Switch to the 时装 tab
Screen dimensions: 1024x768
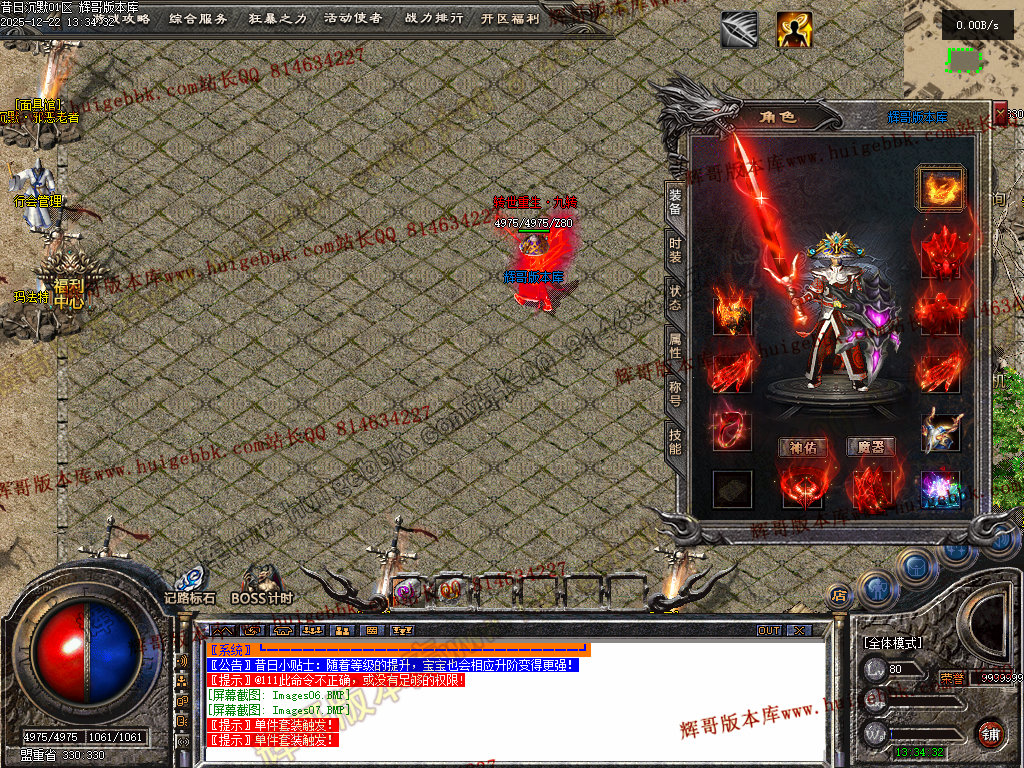tap(675, 250)
